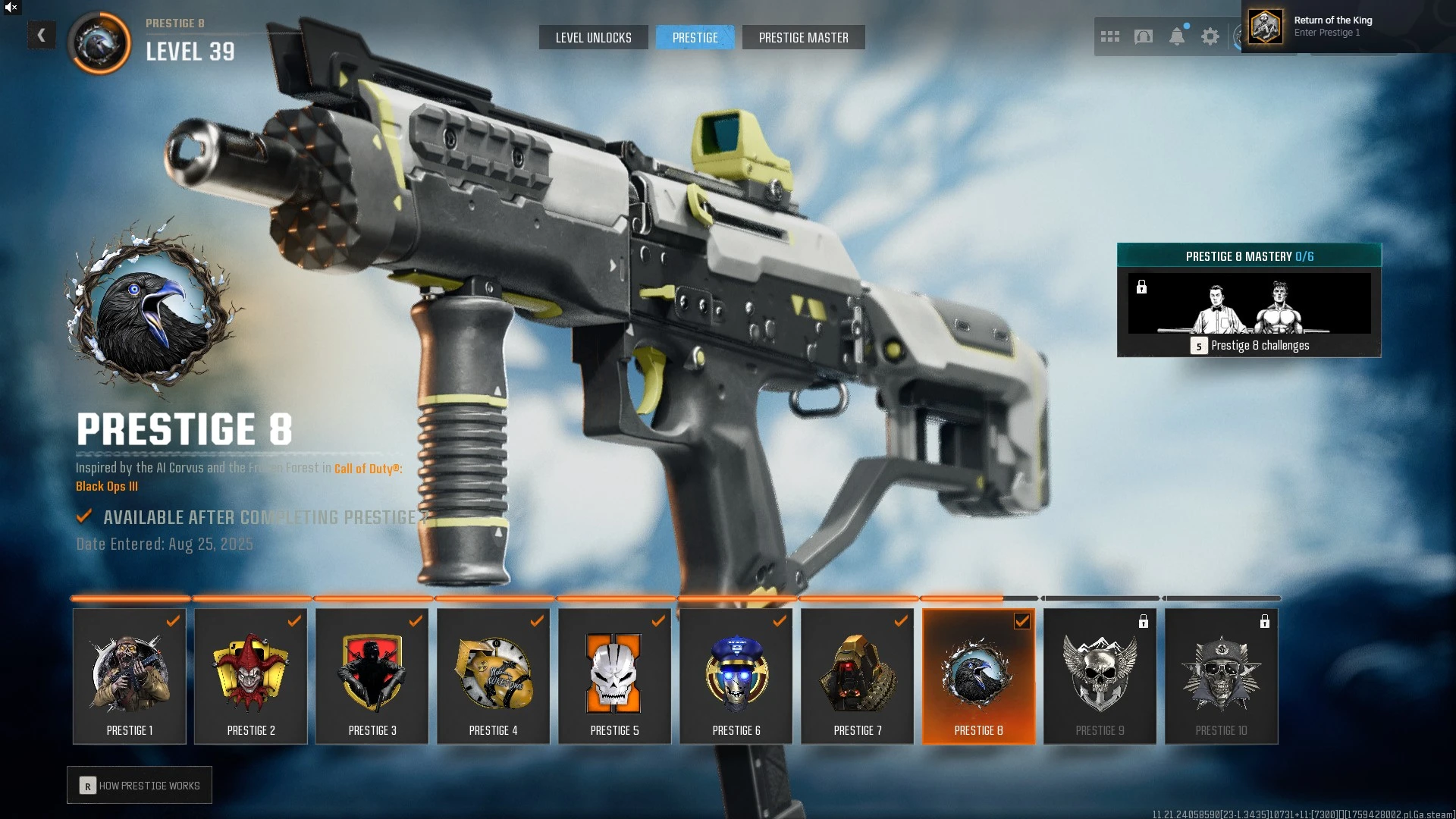Select the Prestige 6 tile
1456x819 pixels.
(736, 676)
